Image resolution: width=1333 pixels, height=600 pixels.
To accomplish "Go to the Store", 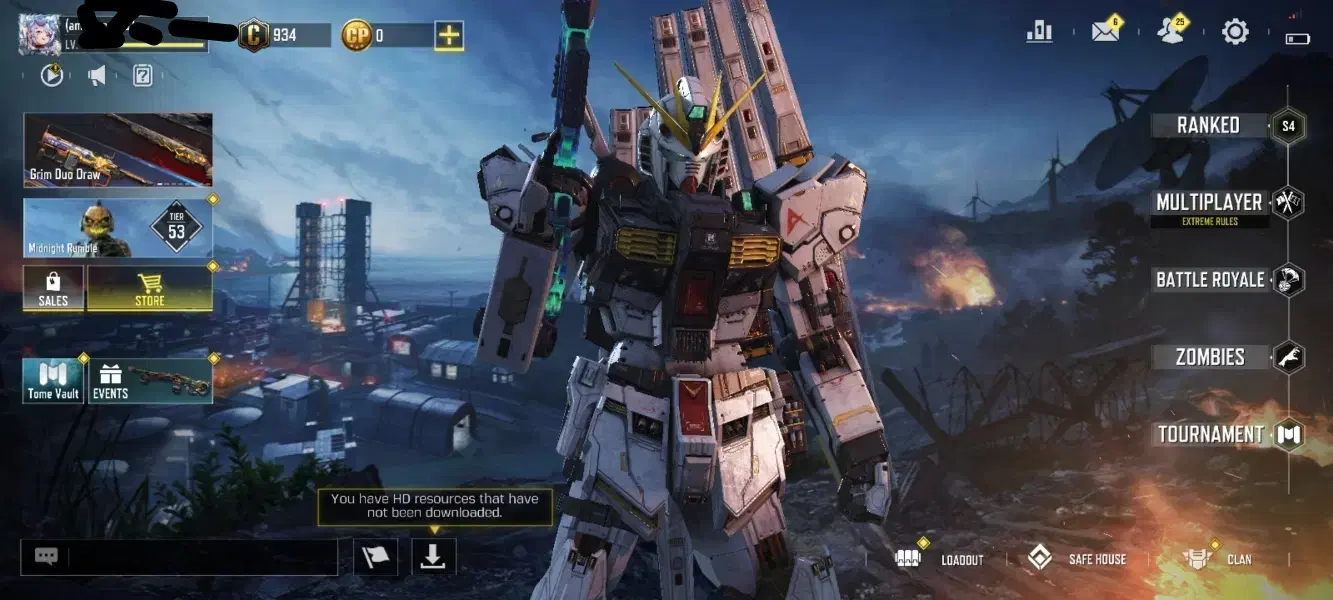I will pyautogui.click(x=150, y=289).
